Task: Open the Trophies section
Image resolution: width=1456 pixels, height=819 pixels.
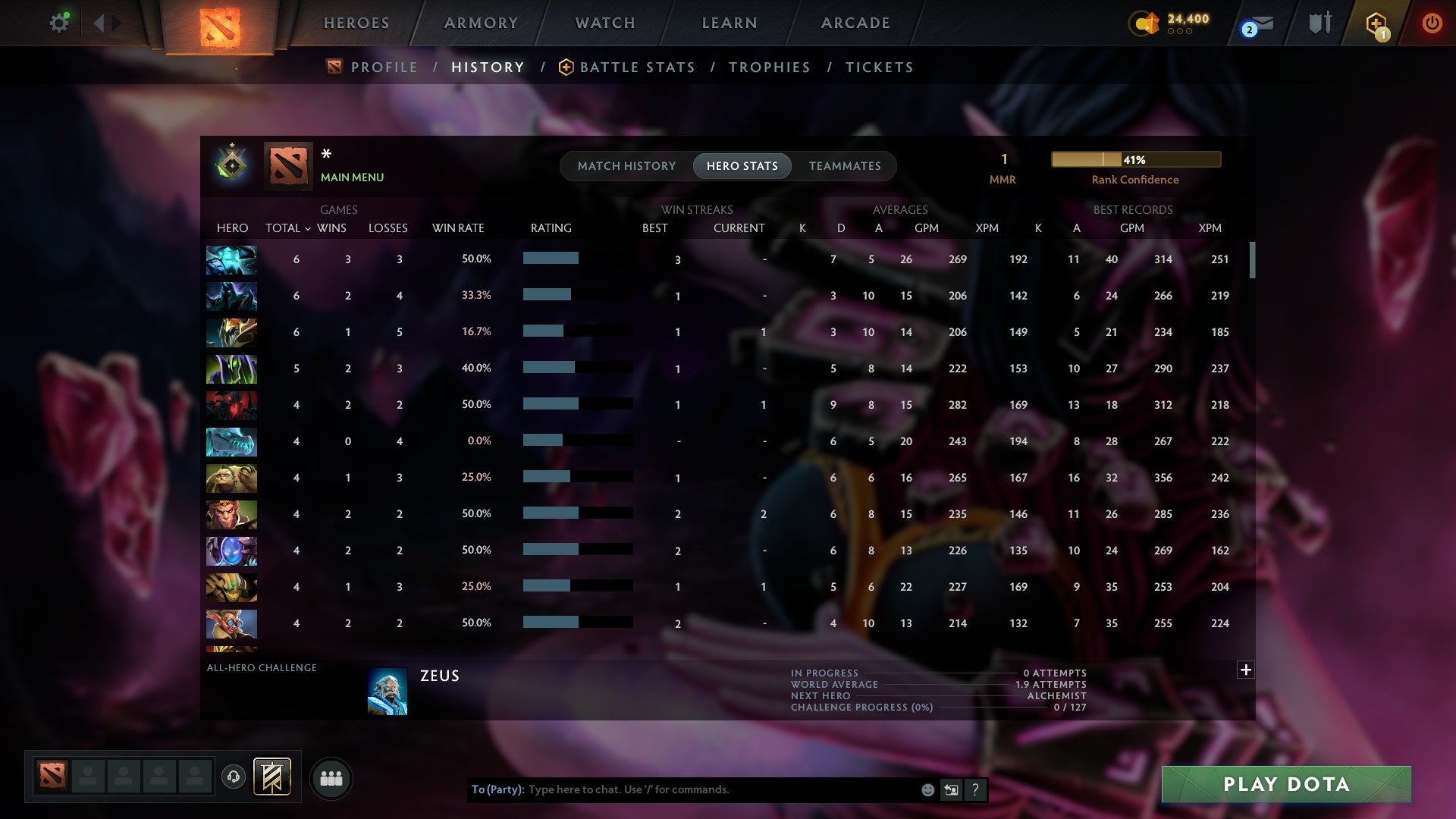Action: coord(769,67)
